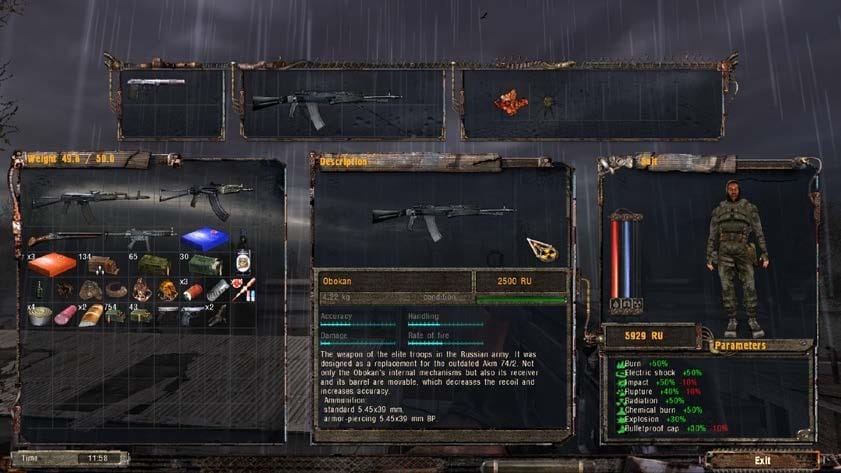Select the bandage roll item
The width and height of the screenshot is (841, 473).
(217, 290)
